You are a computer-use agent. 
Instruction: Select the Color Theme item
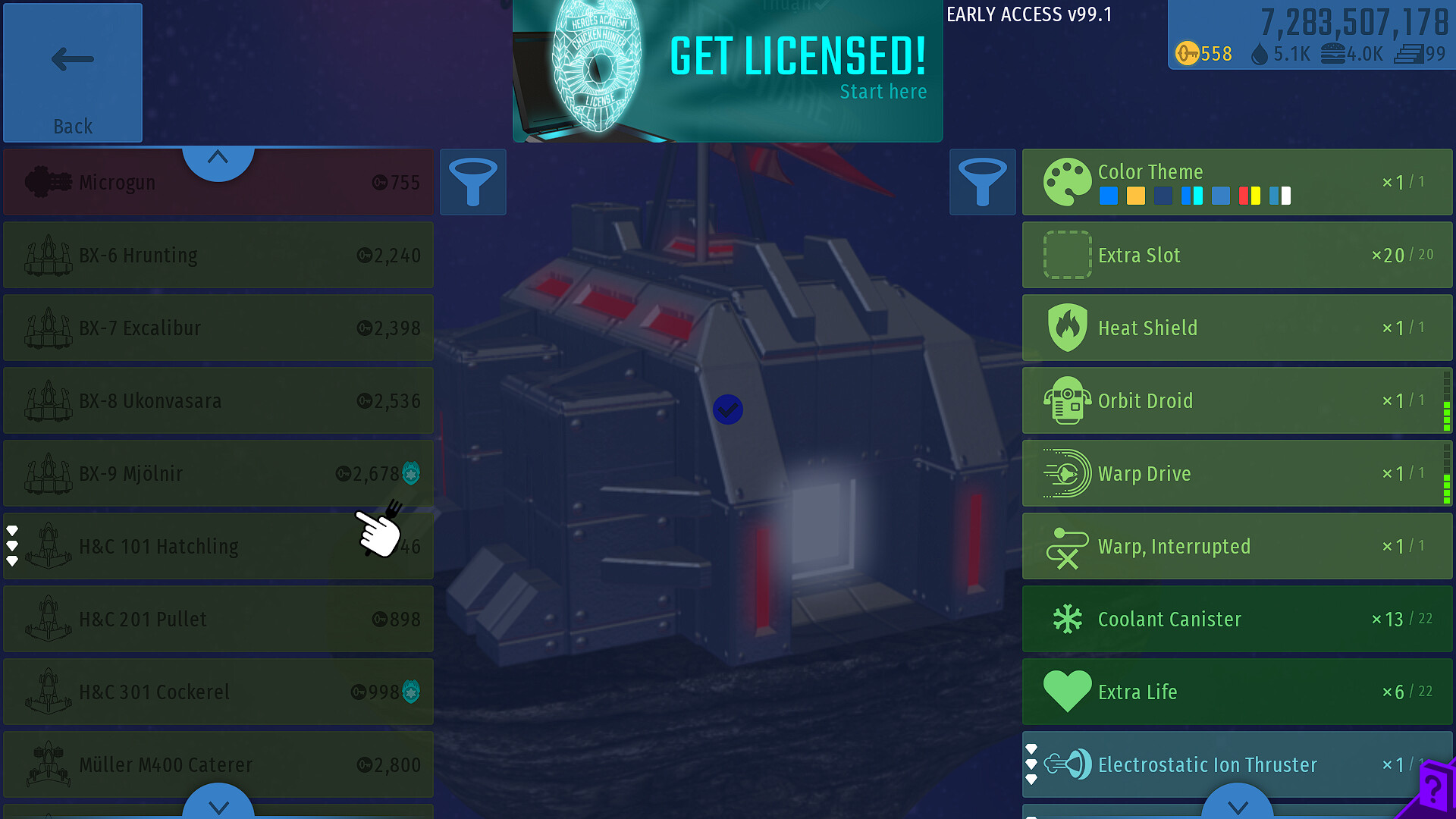tap(1237, 182)
